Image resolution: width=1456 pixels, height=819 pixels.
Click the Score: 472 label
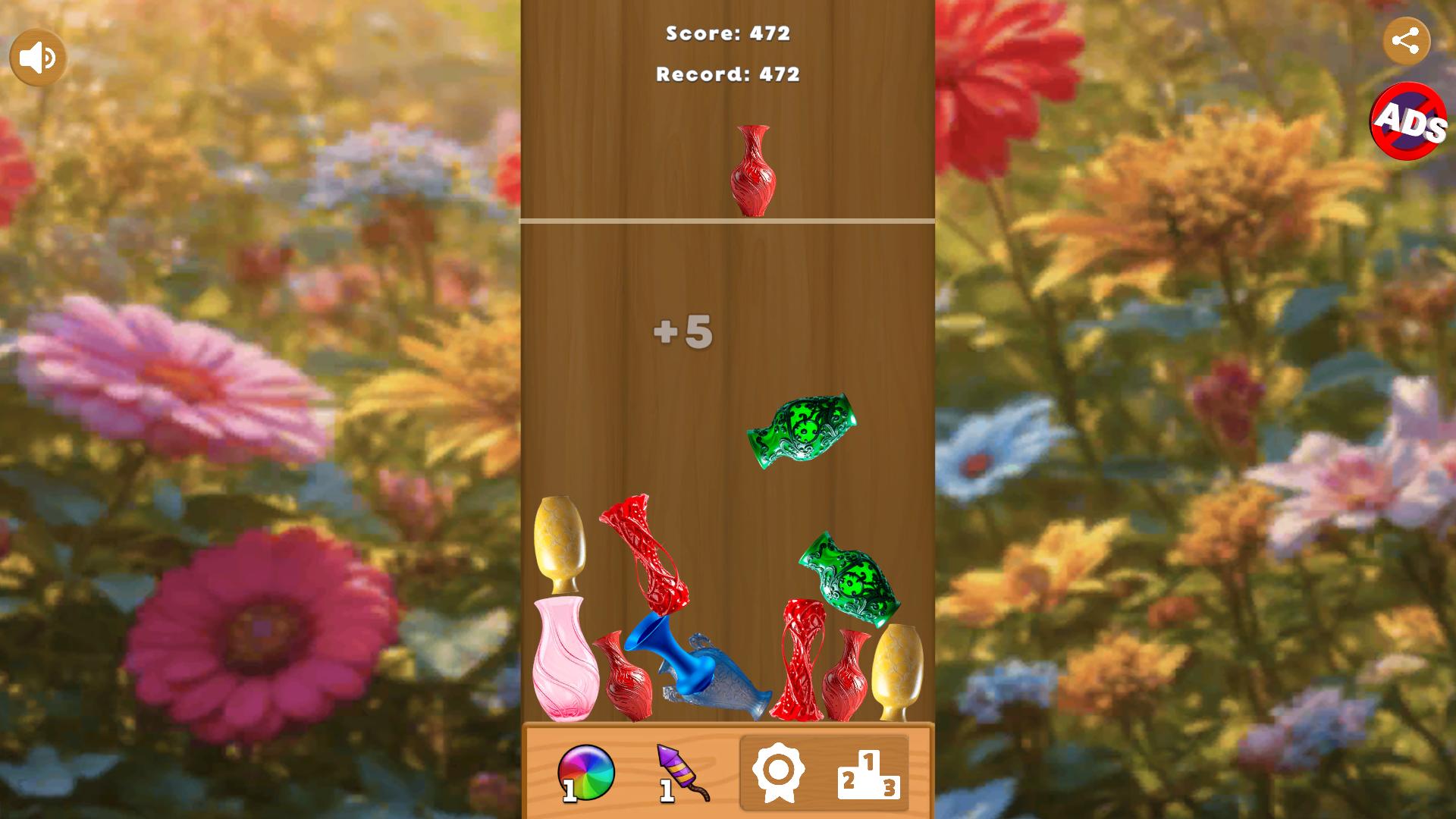point(726,33)
